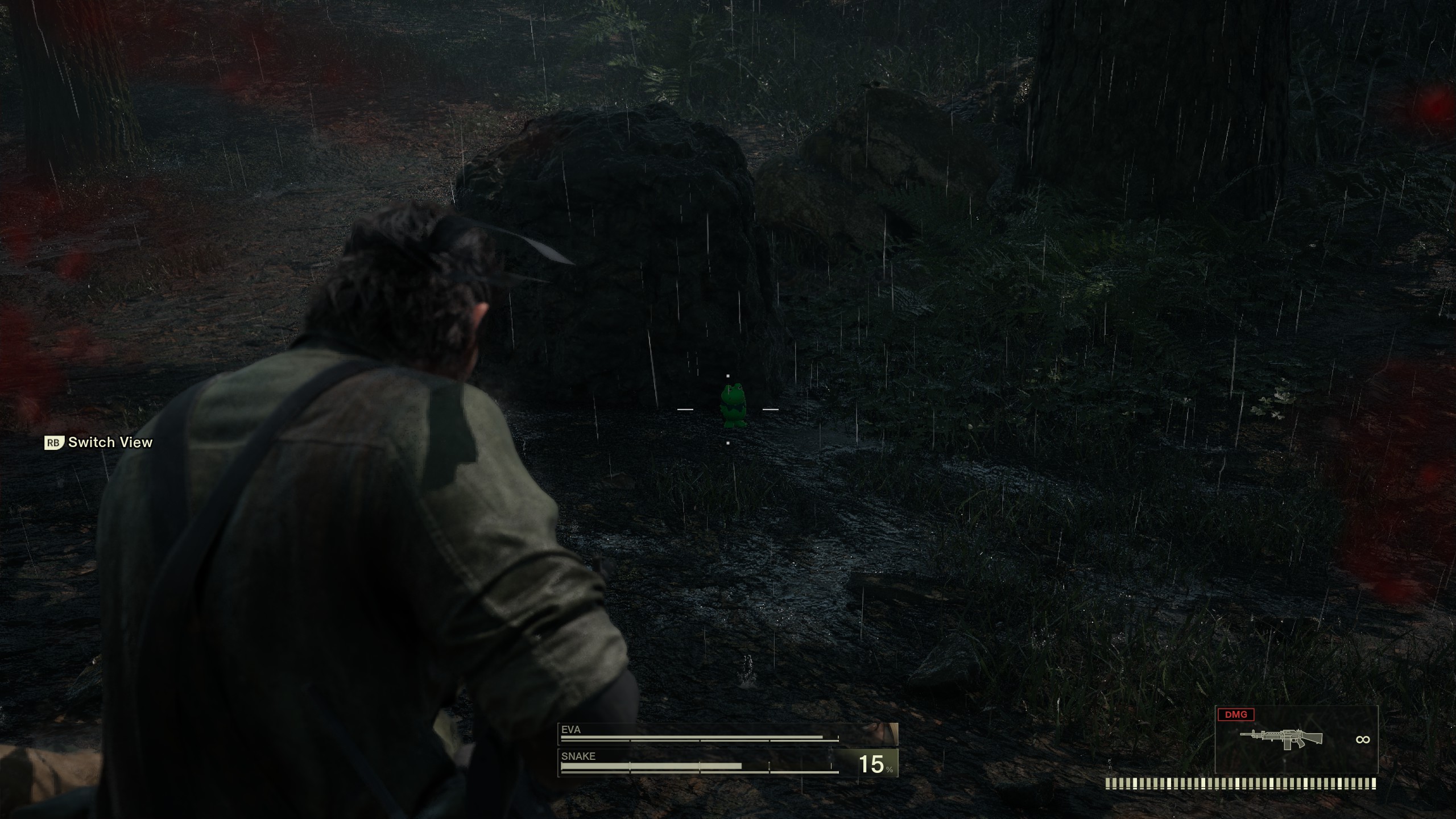Select the SNAKE label tab
Viewport: 1456px width, 819px height.
[x=578, y=757]
